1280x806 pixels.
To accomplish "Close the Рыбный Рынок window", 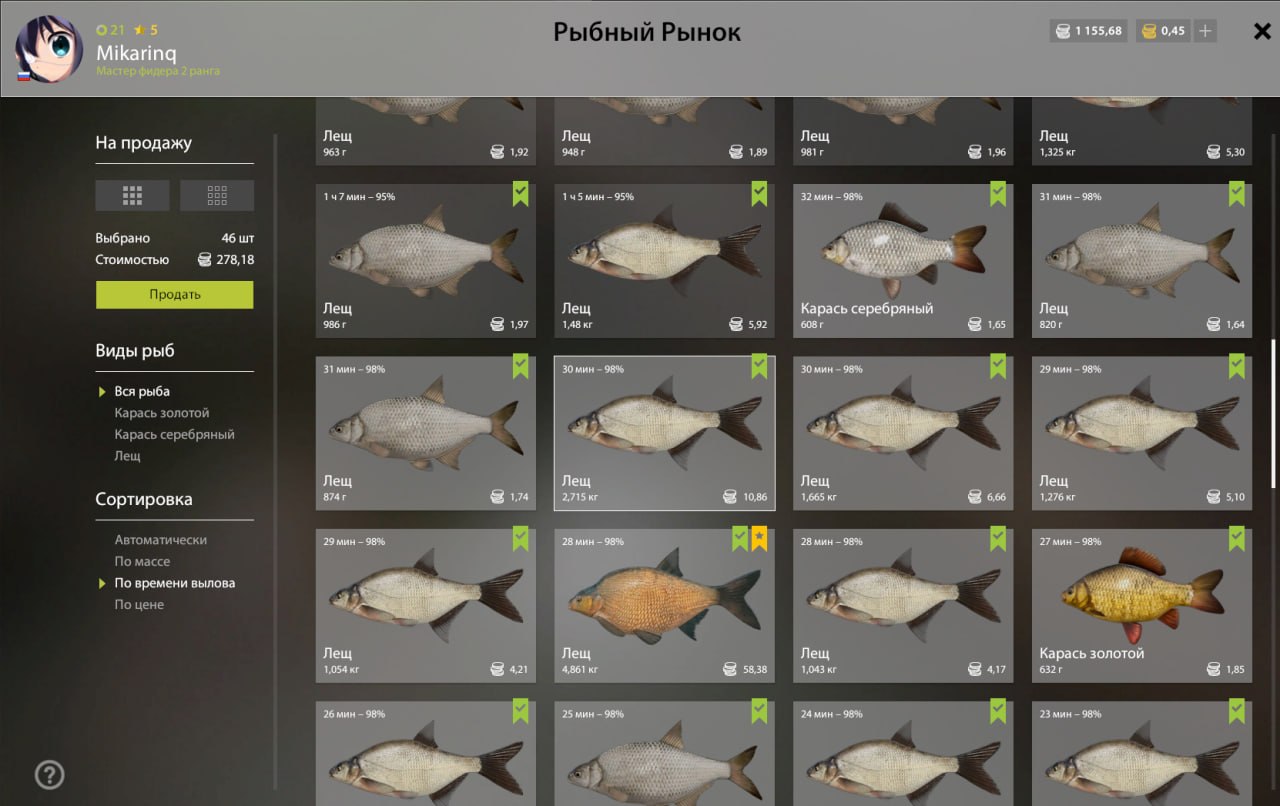I will coord(1262,31).
